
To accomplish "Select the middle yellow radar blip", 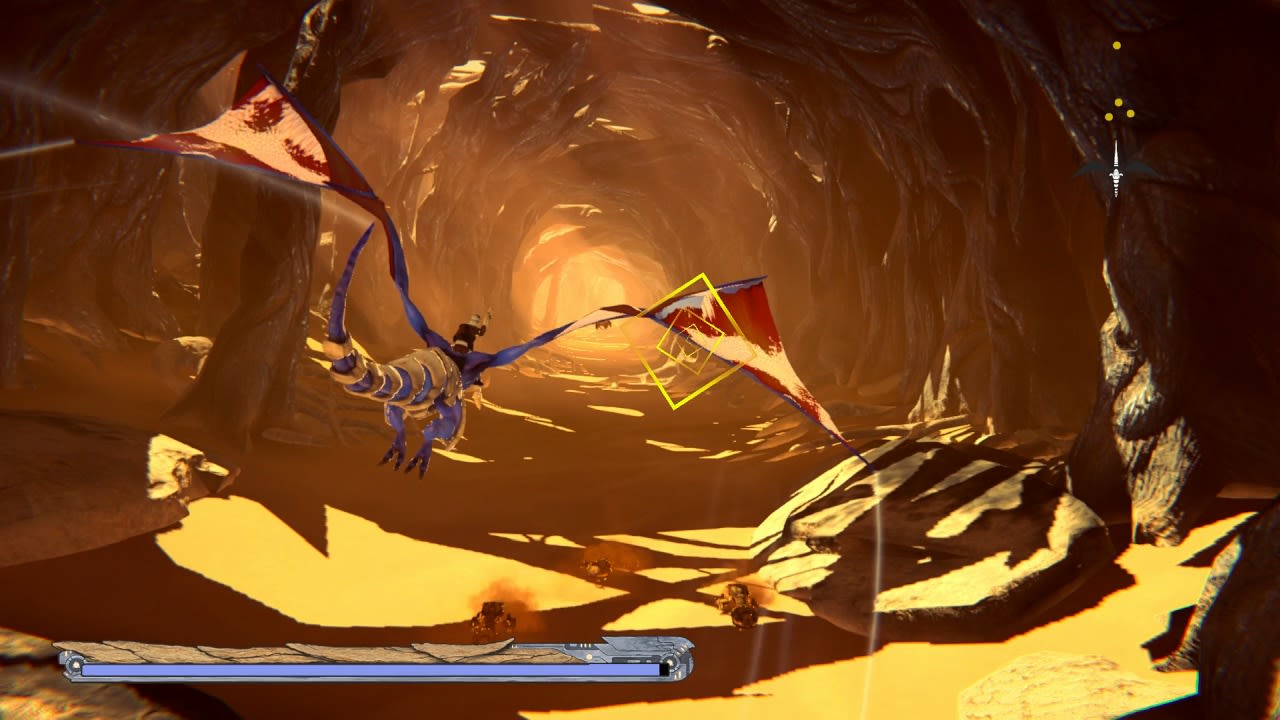I will (1118, 102).
